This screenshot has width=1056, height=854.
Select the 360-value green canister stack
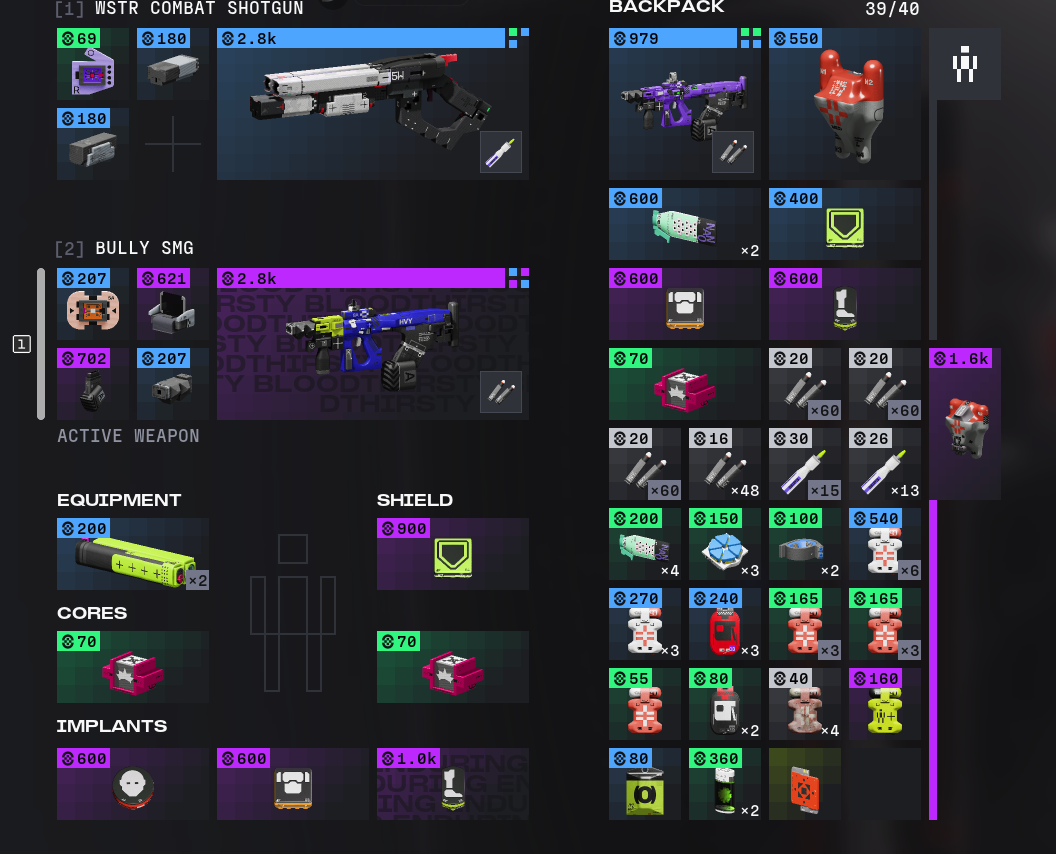[724, 784]
